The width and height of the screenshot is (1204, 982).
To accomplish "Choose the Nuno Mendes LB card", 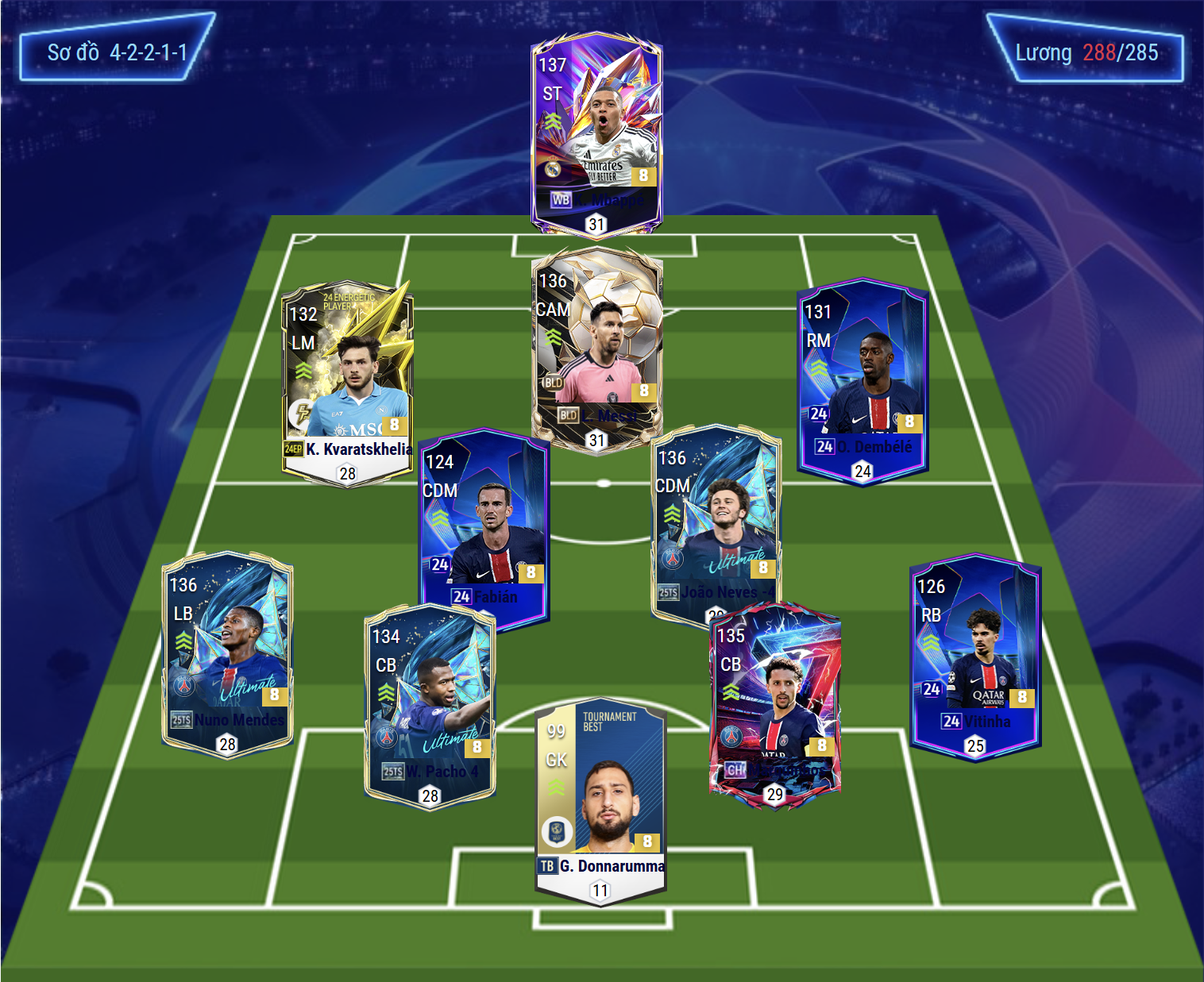I will [x=227, y=653].
